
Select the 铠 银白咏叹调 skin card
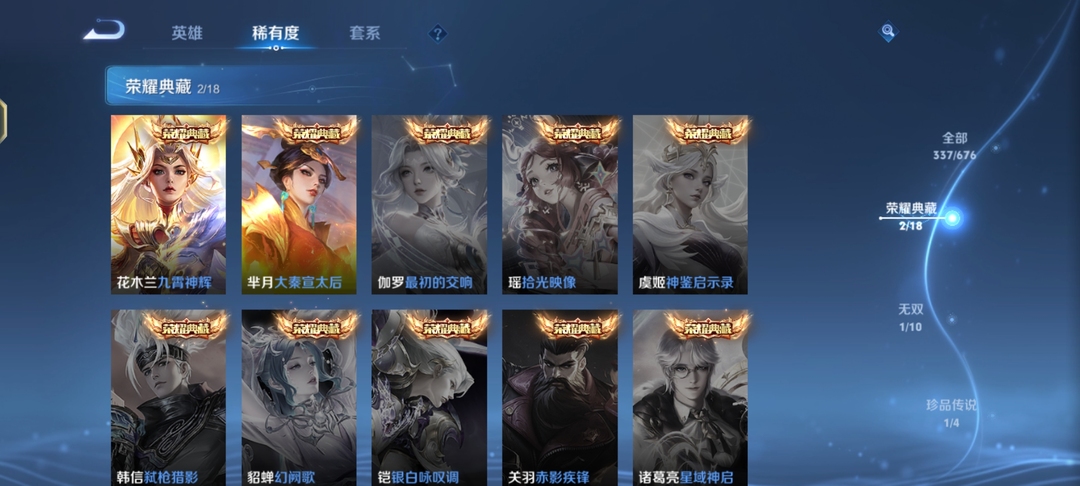point(430,400)
